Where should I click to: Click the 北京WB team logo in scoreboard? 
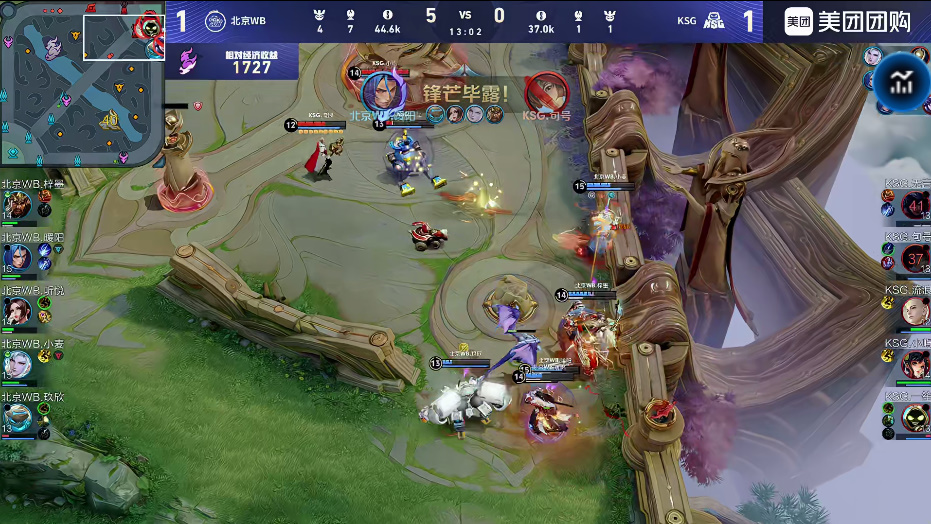214,20
